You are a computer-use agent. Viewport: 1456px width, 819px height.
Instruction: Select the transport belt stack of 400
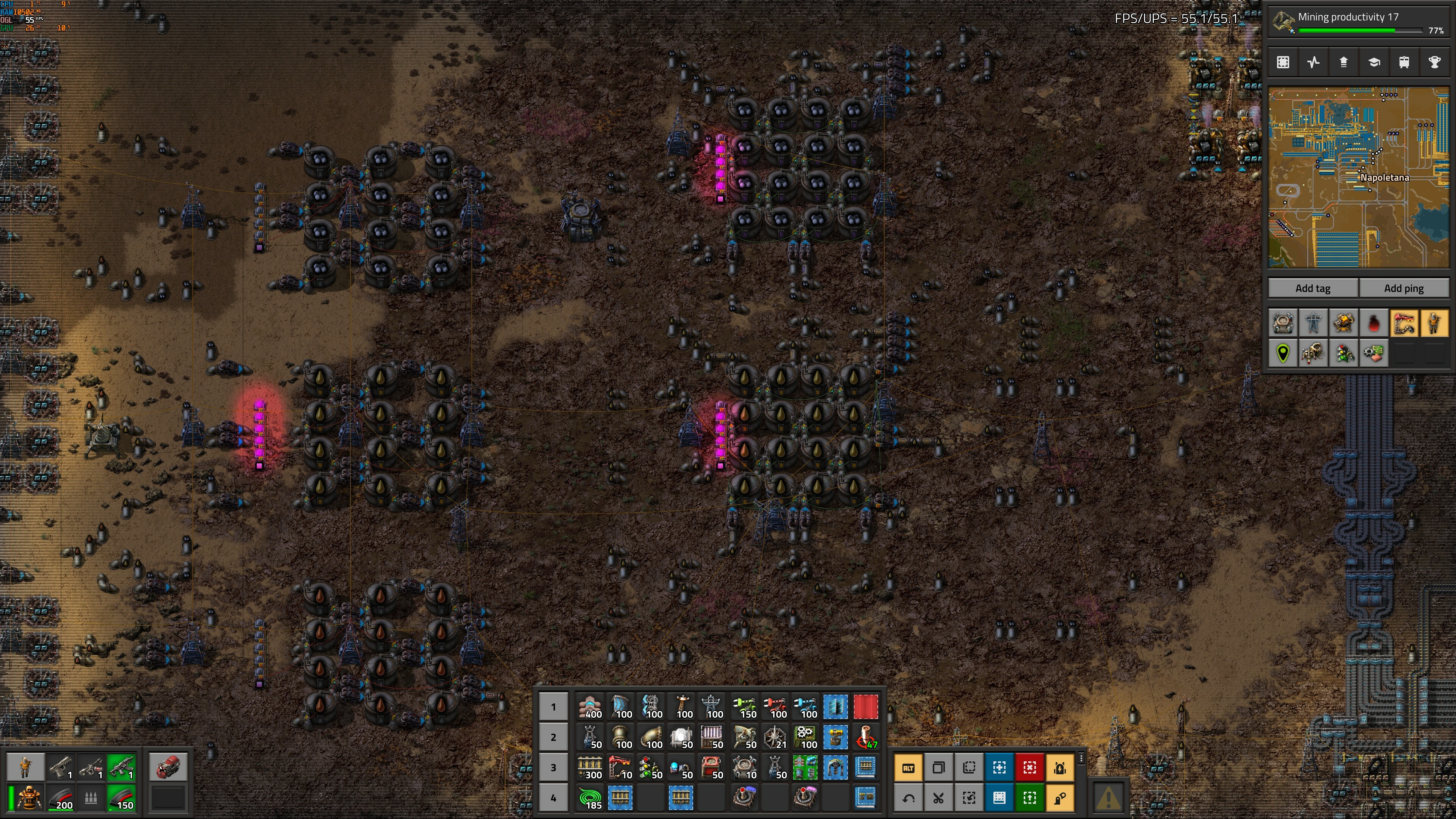click(590, 707)
